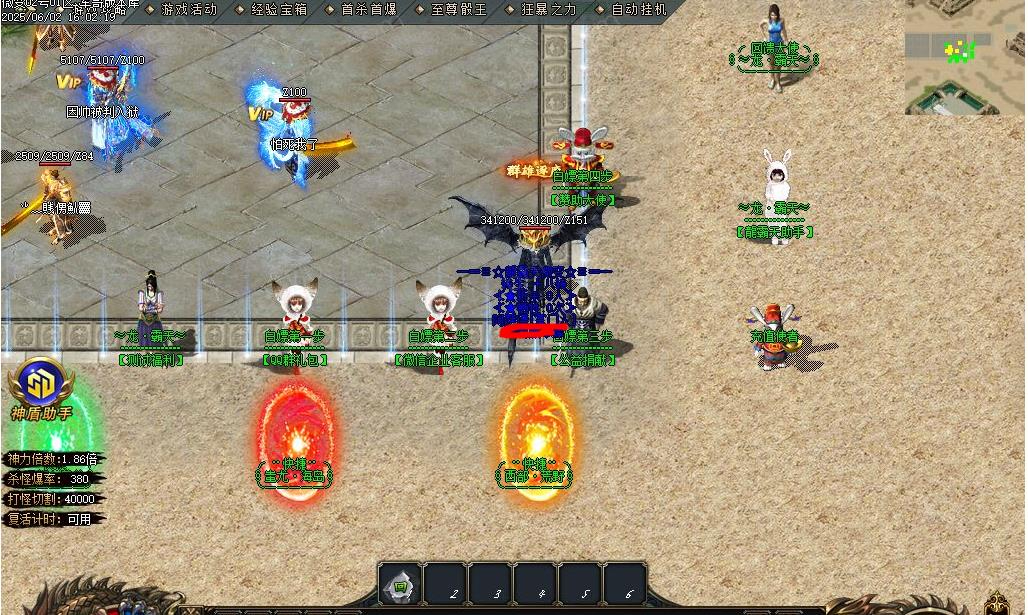The width and height of the screenshot is (1028, 615).
Task: Toggle 自动挂机 auto-battle from top bar
Action: tap(638, 10)
